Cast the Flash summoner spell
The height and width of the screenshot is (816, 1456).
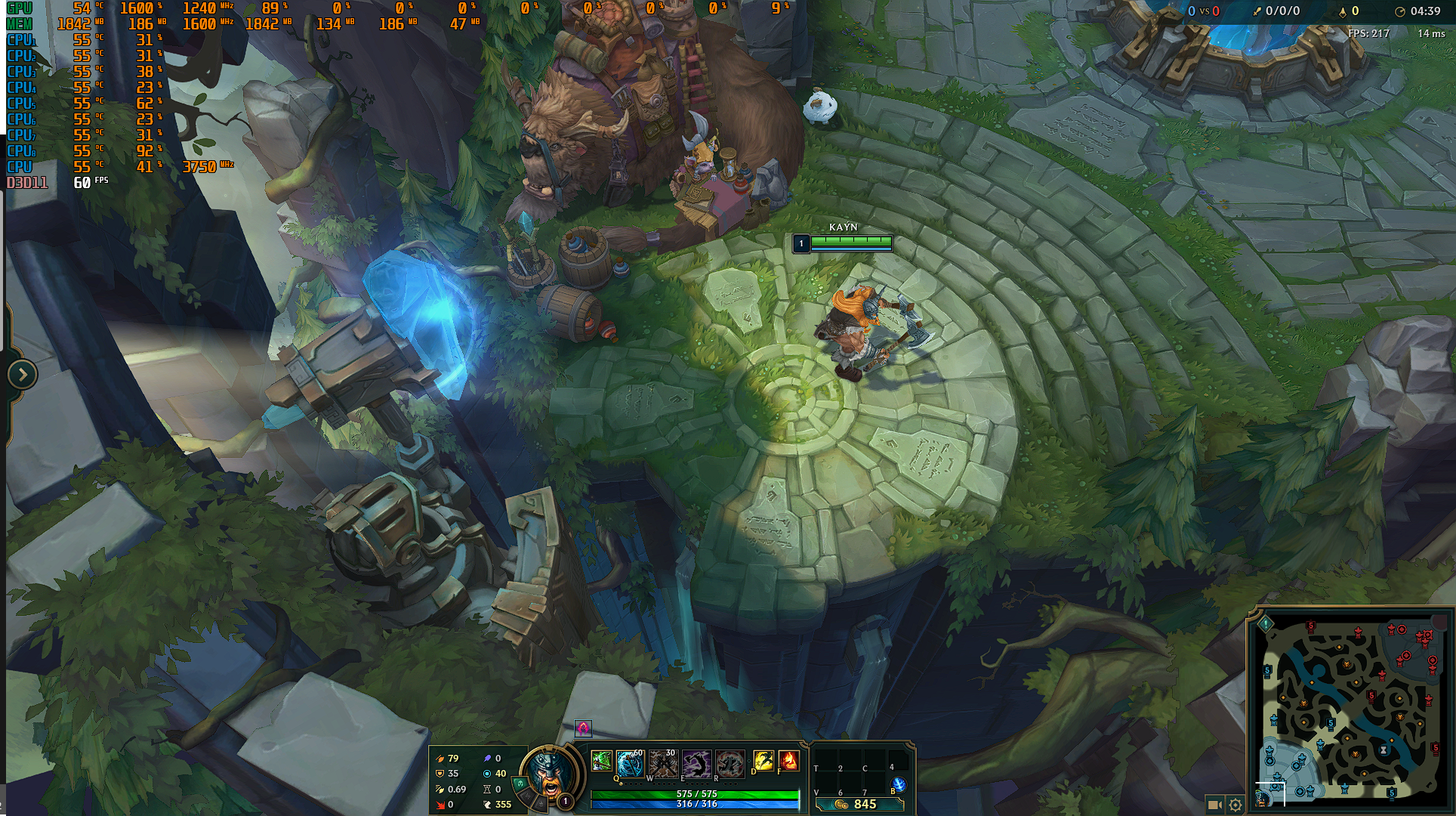coord(763,761)
